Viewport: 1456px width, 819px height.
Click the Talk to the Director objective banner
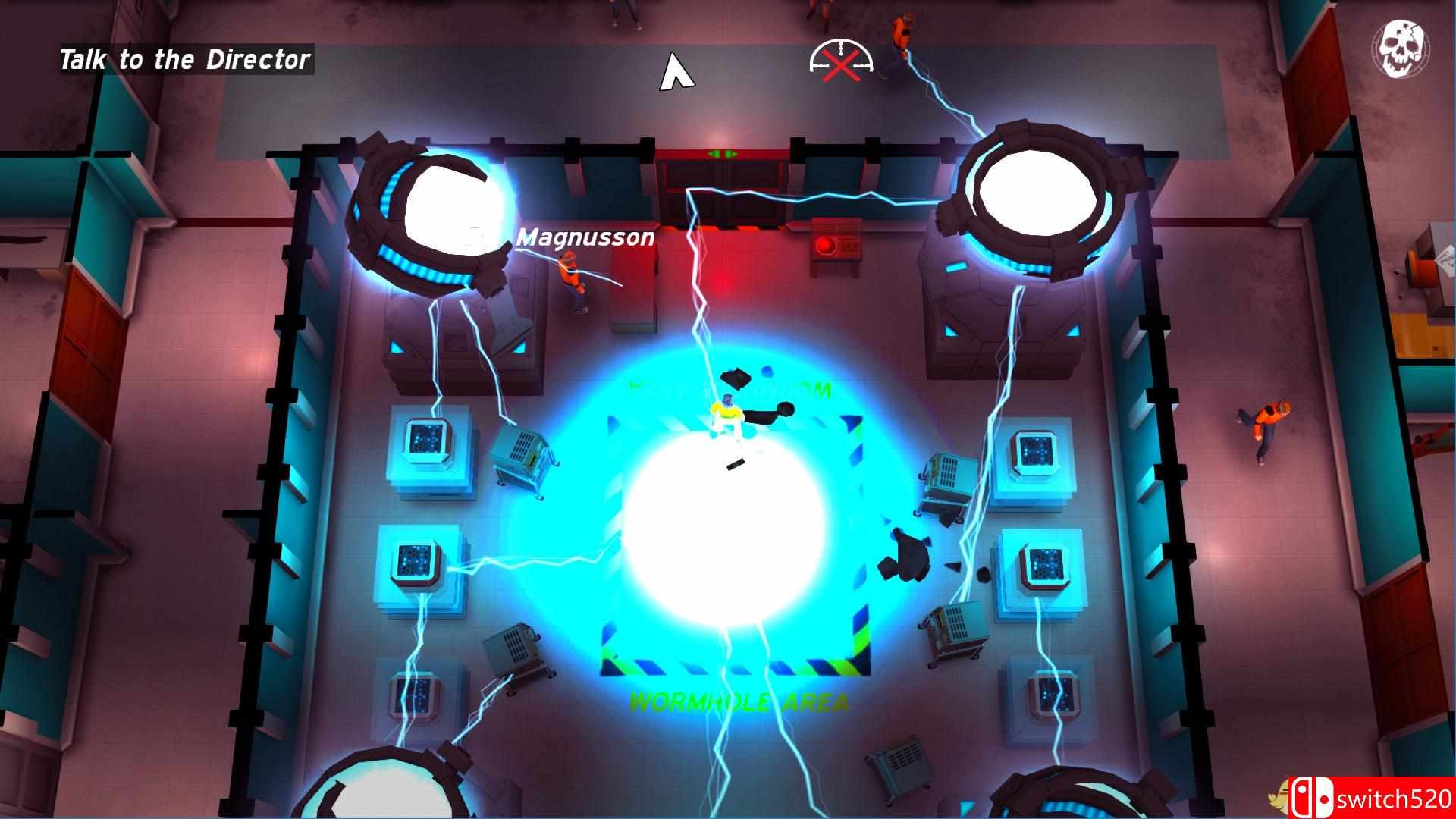(x=184, y=59)
